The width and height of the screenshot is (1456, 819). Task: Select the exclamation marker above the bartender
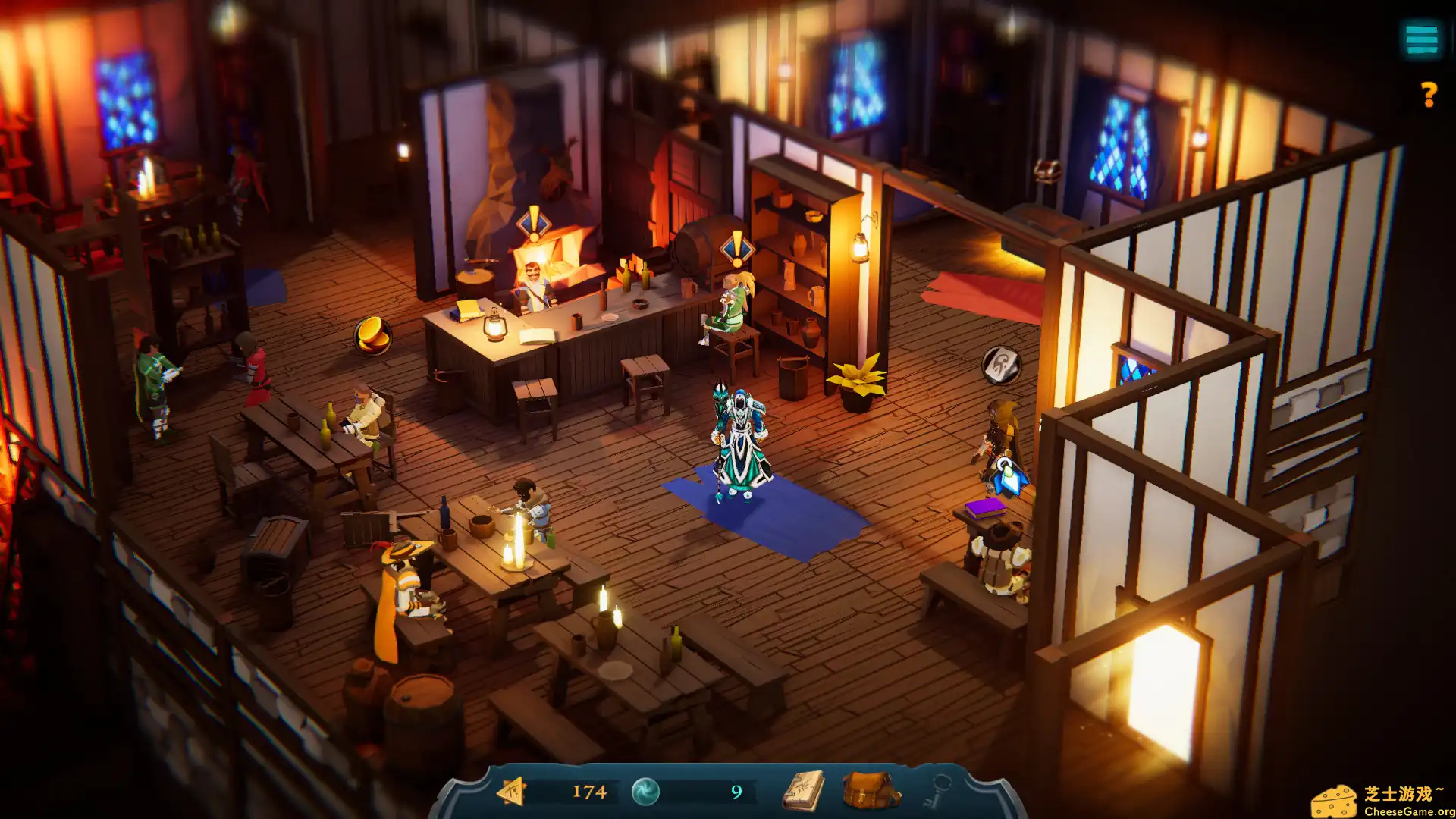coord(533,224)
